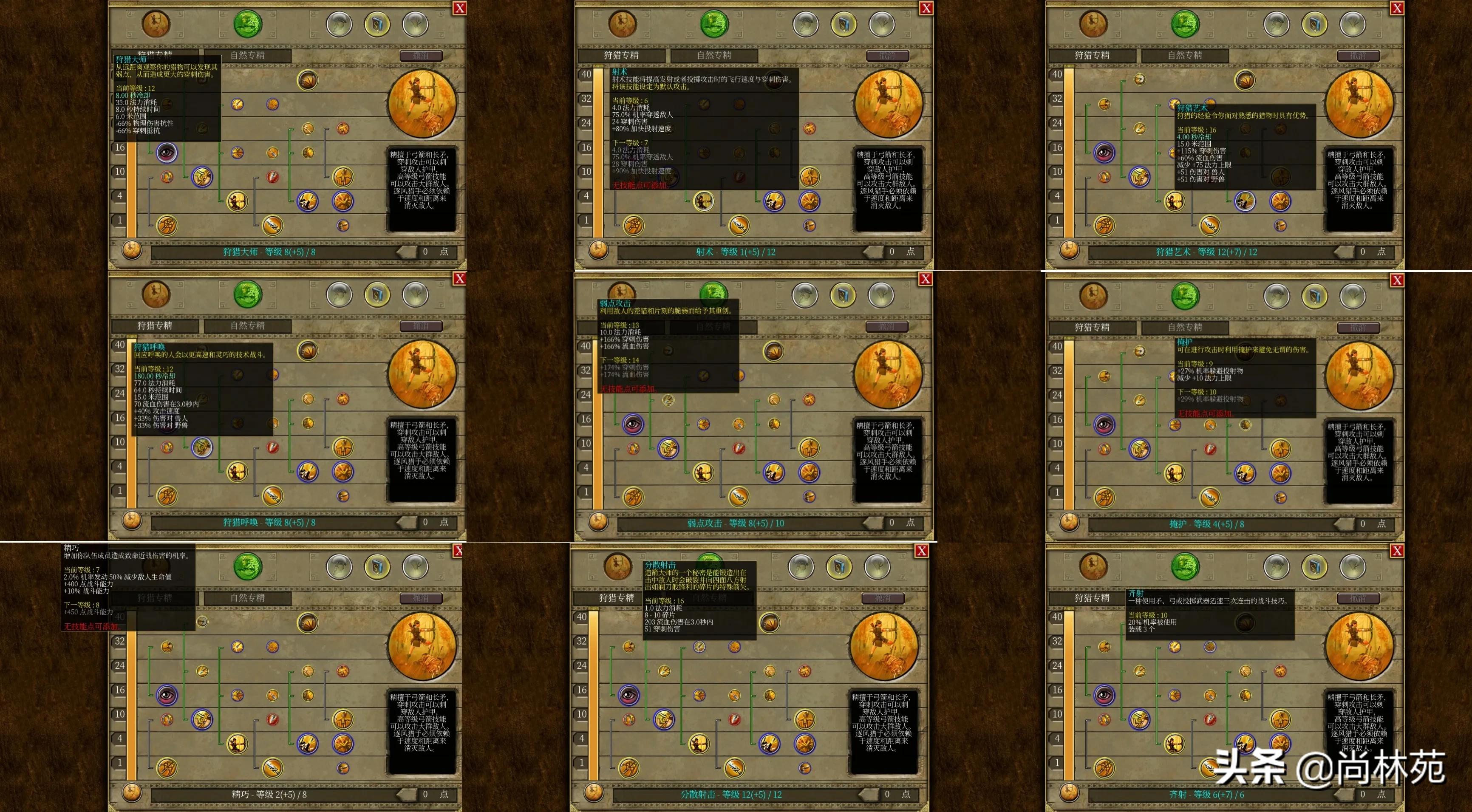Select the blue door icon in the 射术 window
The height and width of the screenshot is (812, 1472).
tap(844, 24)
